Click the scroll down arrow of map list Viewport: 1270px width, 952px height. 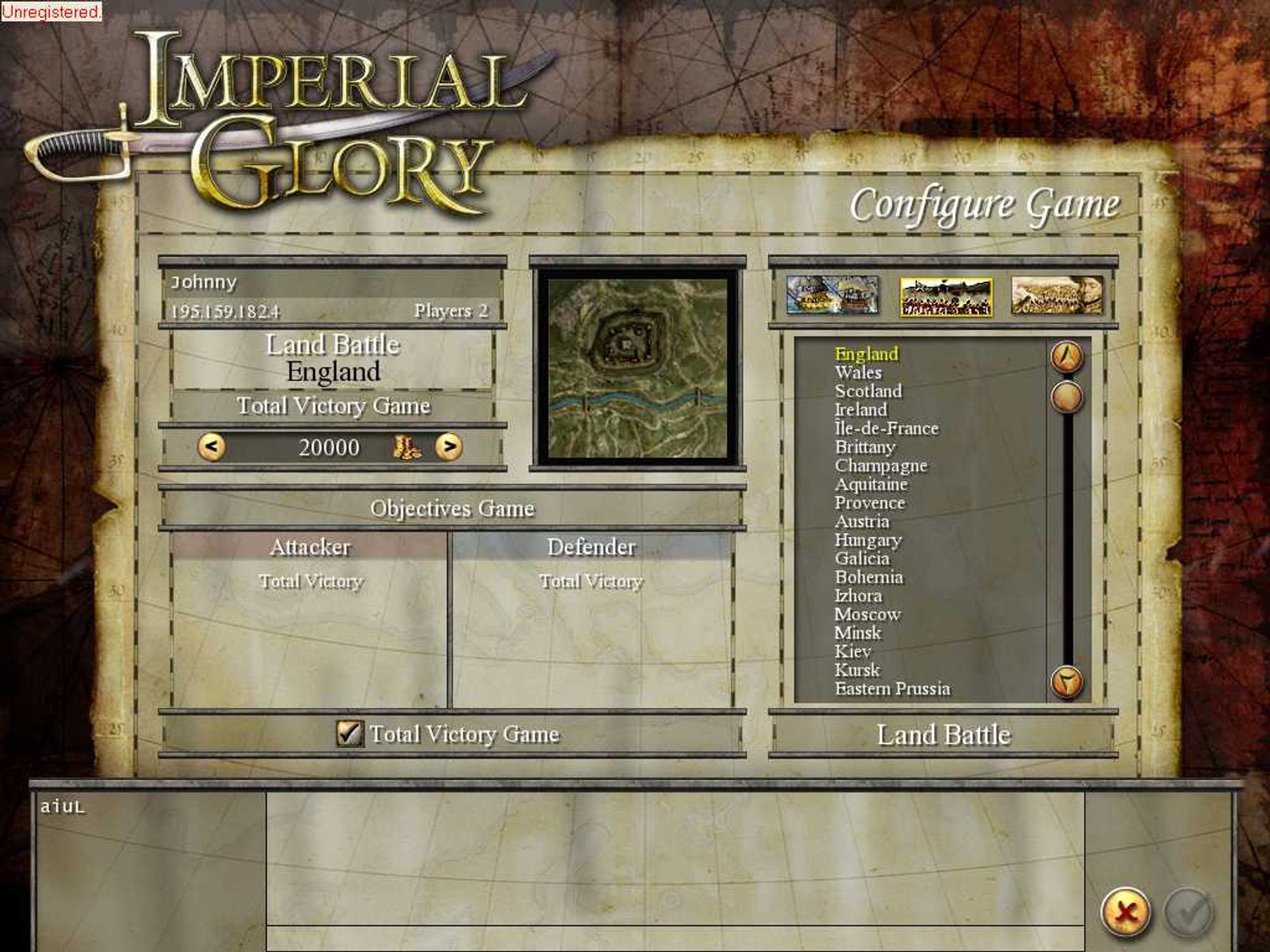1067,682
